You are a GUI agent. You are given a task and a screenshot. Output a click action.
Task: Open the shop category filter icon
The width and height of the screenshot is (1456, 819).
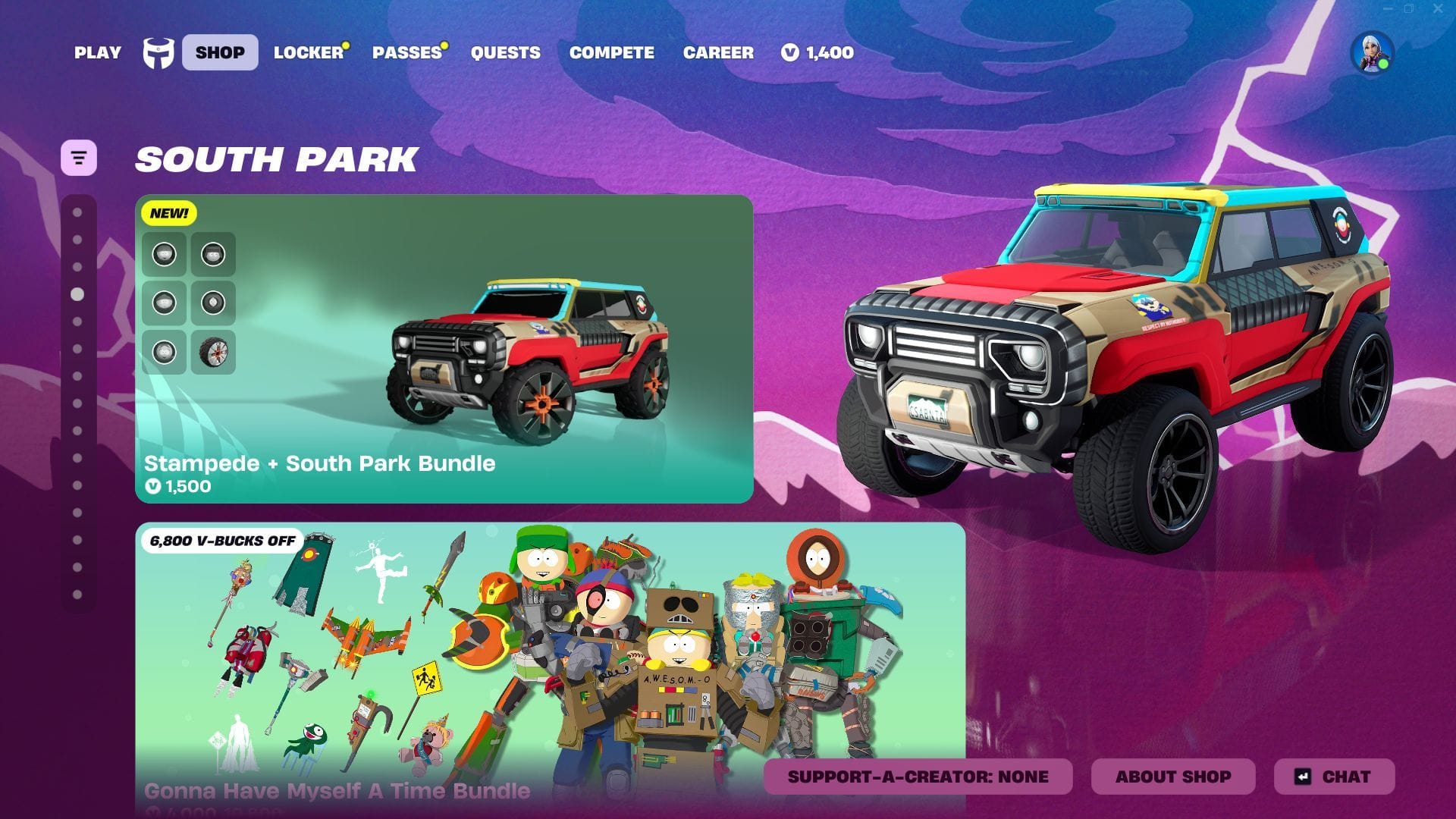click(79, 157)
